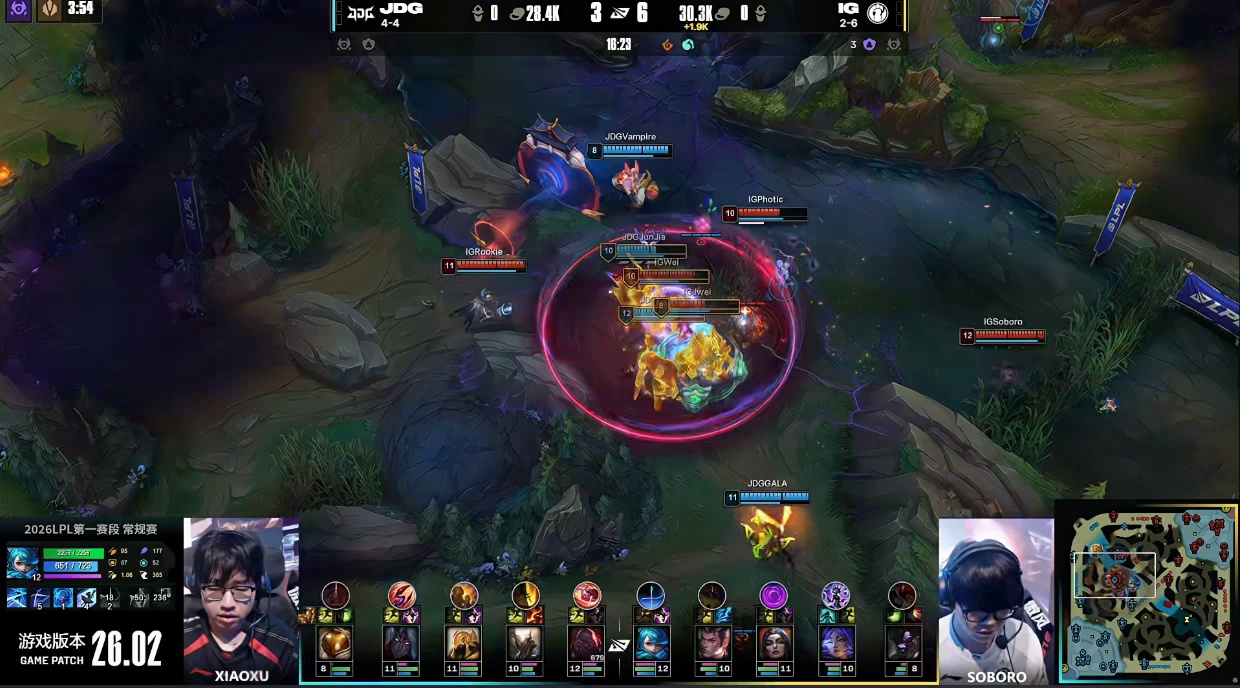Select the purple-skinned level 10 champion portrait
1240x688 pixels.
pyautogui.click(x=835, y=643)
